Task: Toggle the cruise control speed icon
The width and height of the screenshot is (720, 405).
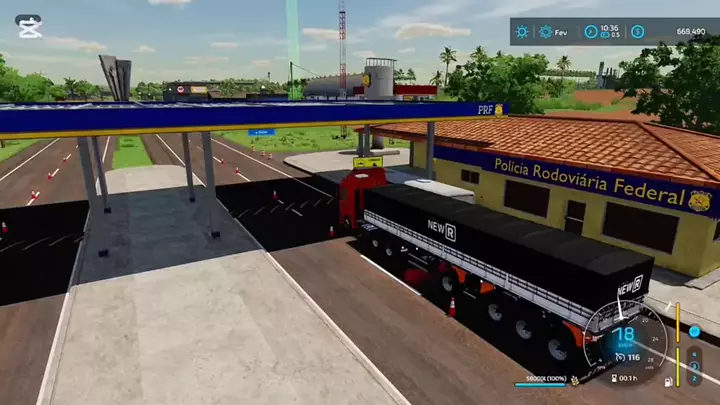Action: click(x=619, y=357)
